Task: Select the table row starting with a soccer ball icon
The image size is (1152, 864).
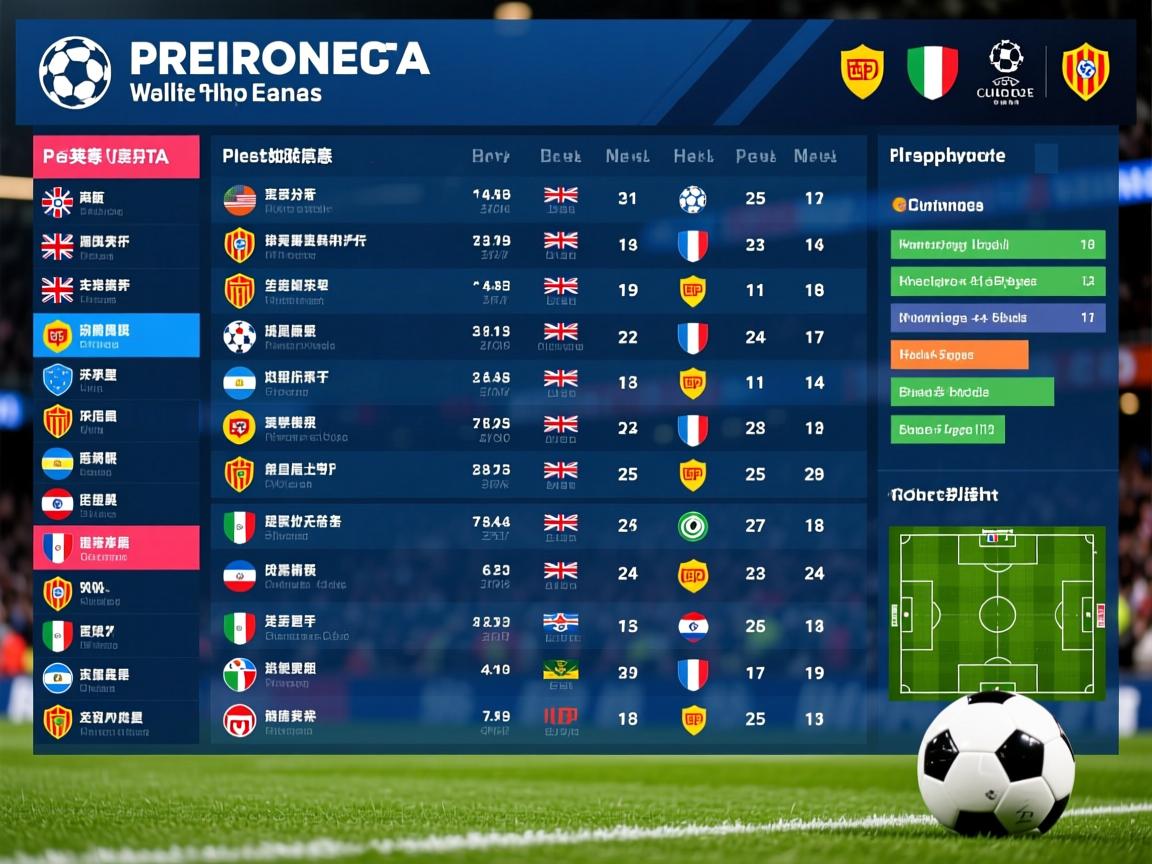Action: pos(538,337)
